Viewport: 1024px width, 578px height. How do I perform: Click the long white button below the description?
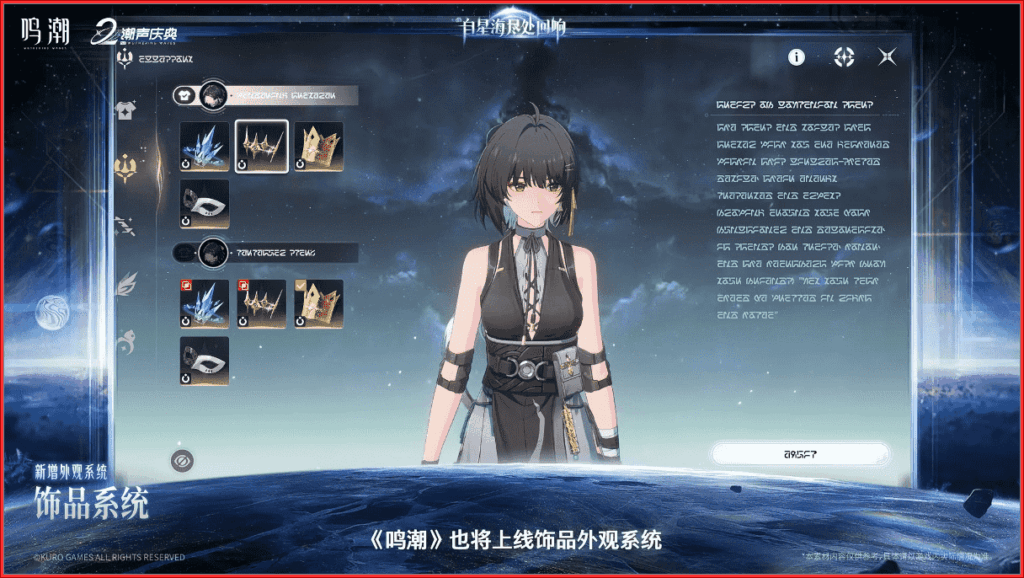click(x=799, y=453)
